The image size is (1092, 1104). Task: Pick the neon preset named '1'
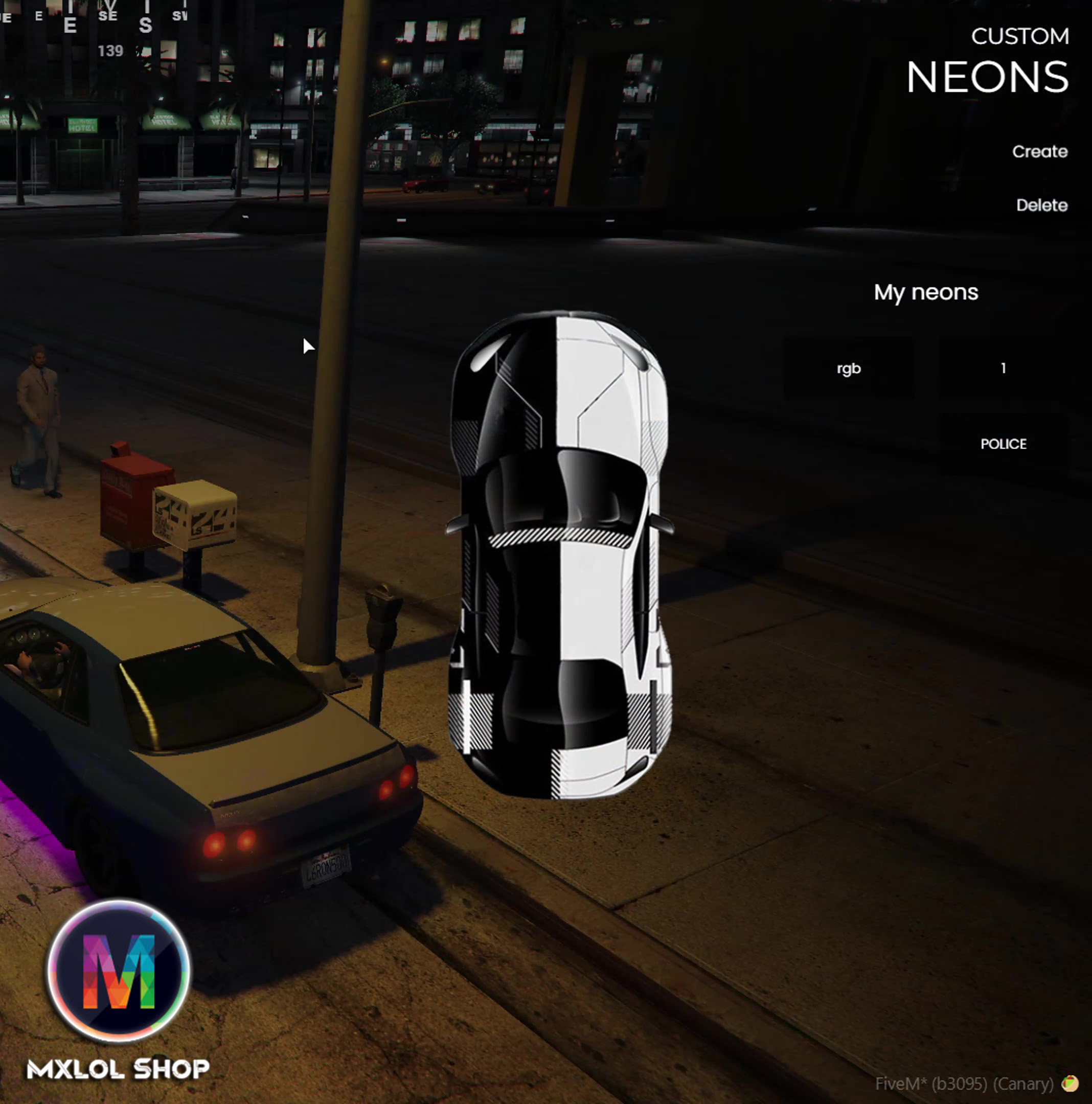point(1003,369)
